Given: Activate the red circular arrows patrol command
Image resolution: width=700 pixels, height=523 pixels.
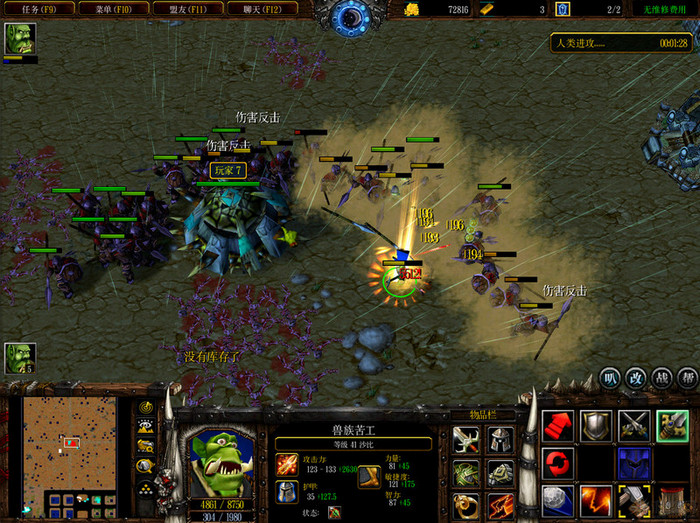Looking at the screenshot, I should (x=558, y=463).
